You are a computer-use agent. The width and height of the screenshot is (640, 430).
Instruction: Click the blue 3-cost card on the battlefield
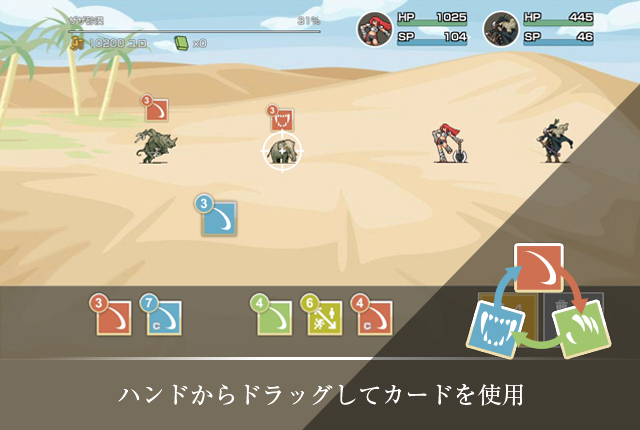click(x=219, y=217)
